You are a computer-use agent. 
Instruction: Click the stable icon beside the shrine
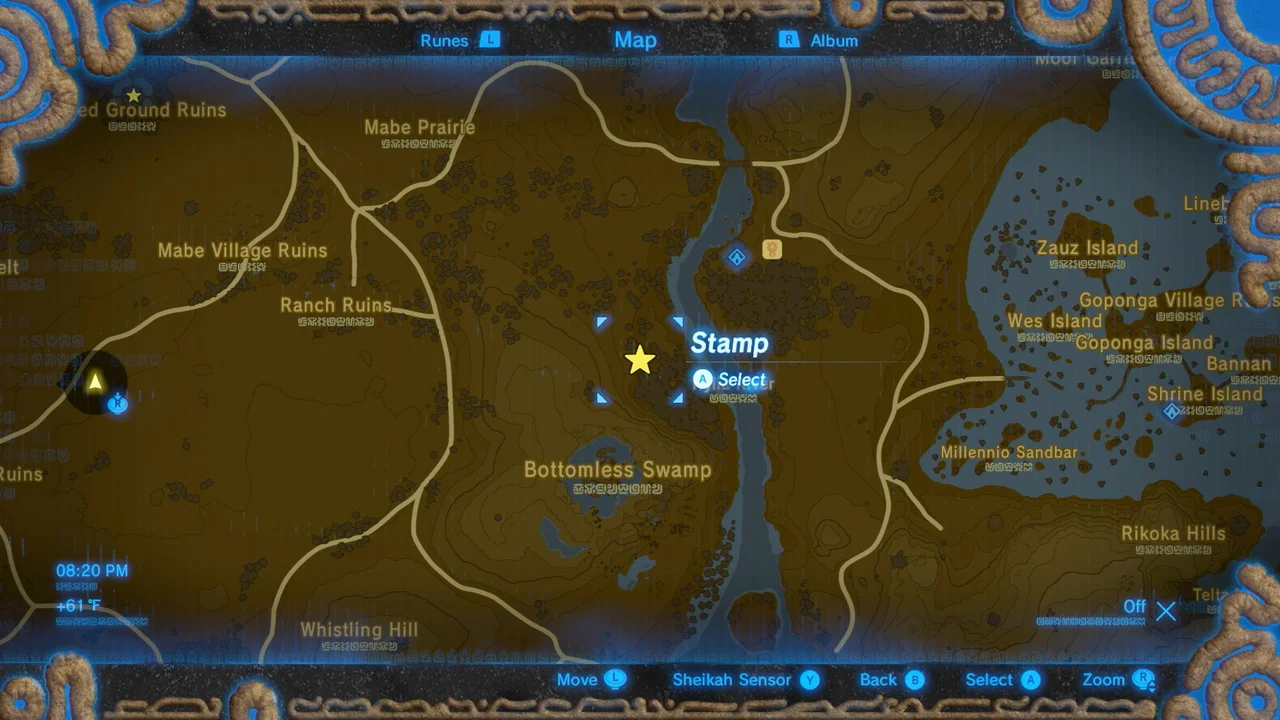(771, 250)
